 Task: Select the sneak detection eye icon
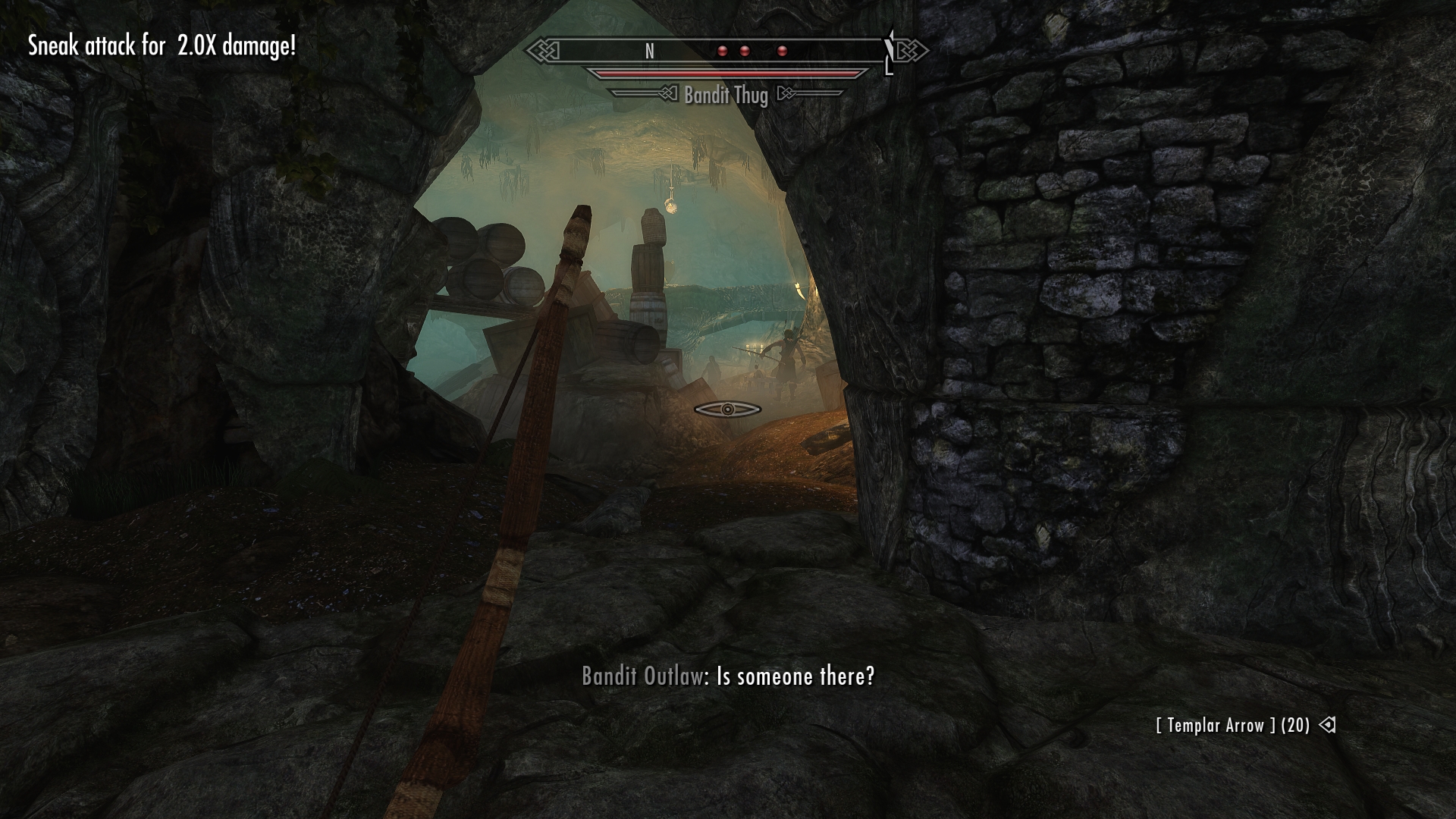pos(727,409)
